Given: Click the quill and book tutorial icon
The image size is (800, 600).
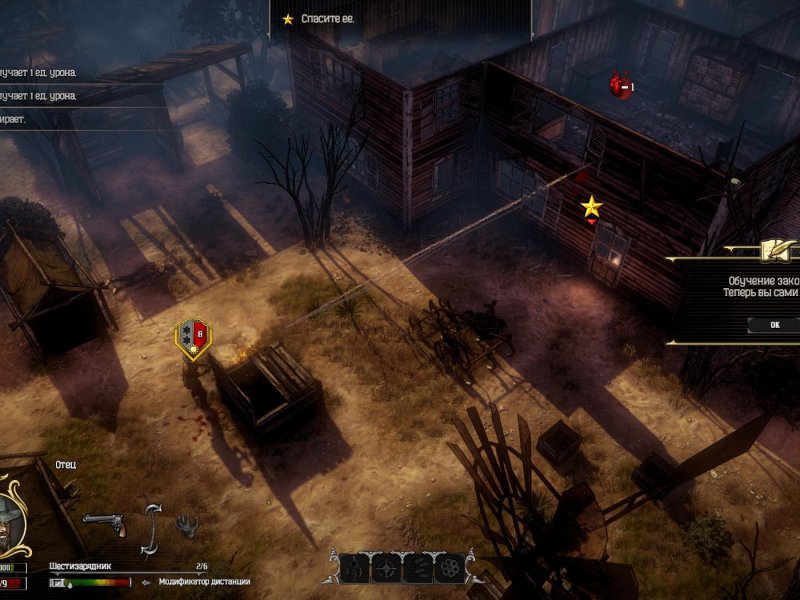Looking at the screenshot, I should pyautogui.click(x=774, y=249).
